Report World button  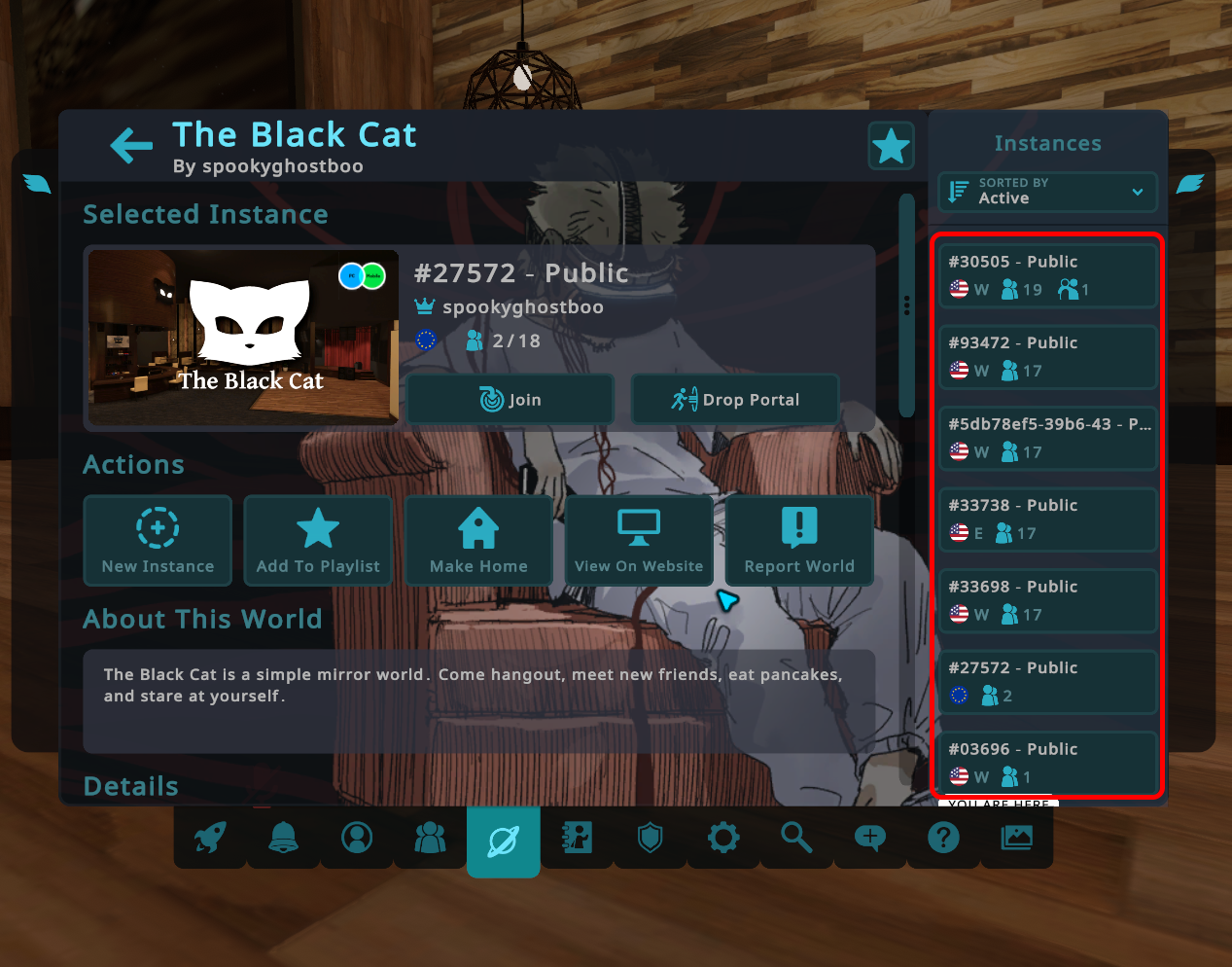tap(799, 540)
